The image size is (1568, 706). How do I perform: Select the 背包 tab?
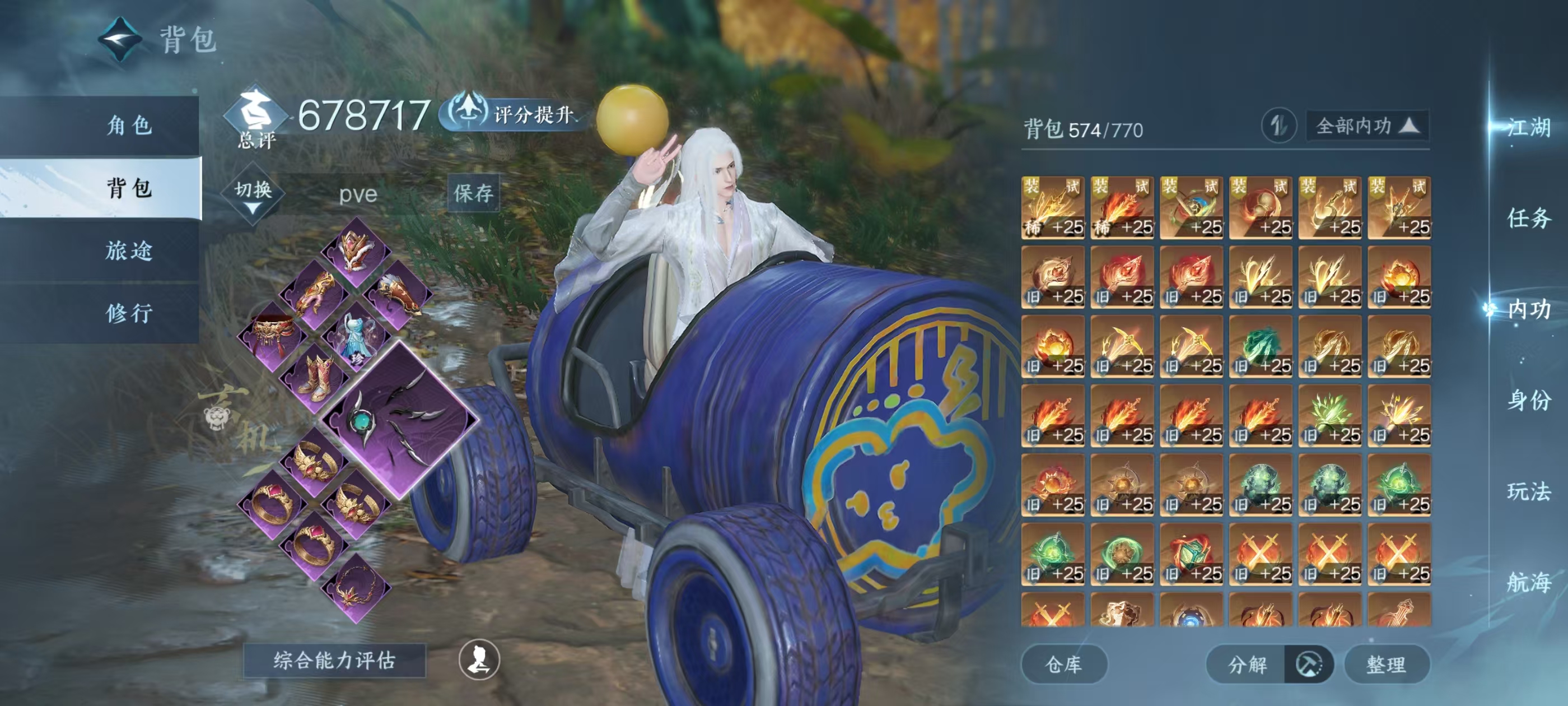click(128, 188)
